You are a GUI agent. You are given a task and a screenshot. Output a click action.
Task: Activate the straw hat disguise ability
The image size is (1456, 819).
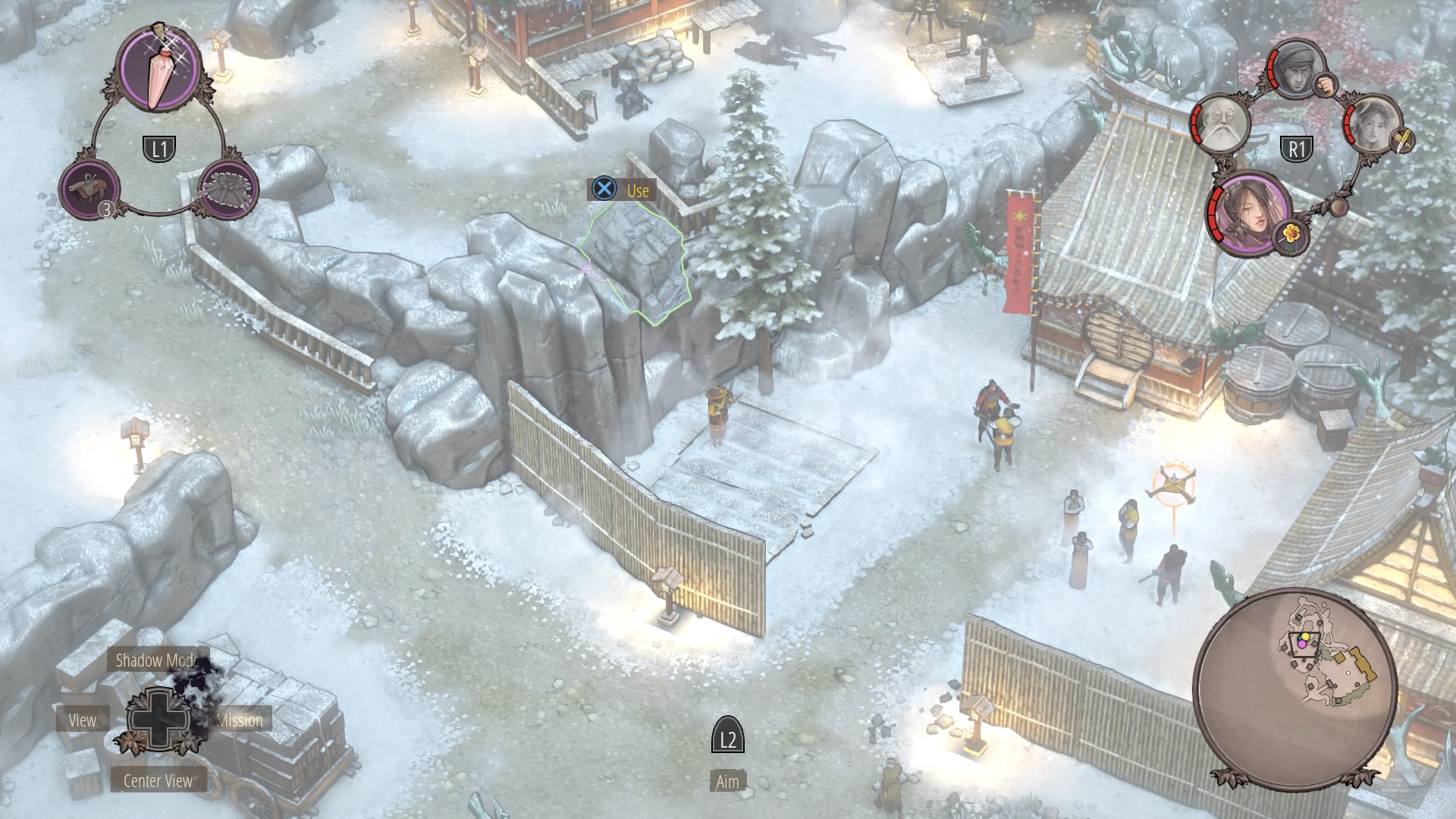pos(228,188)
